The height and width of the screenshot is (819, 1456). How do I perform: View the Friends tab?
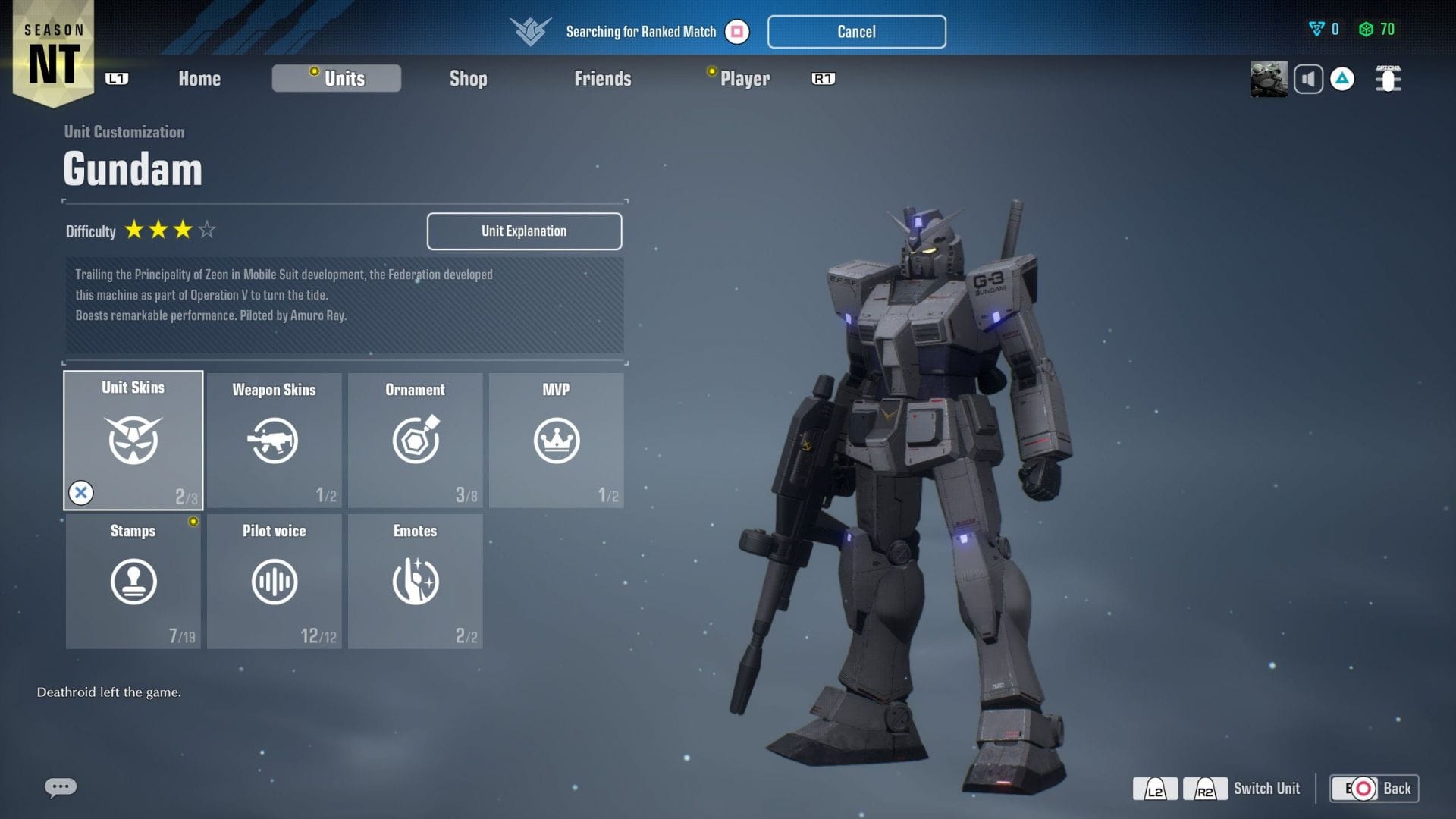tap(603, 78)
